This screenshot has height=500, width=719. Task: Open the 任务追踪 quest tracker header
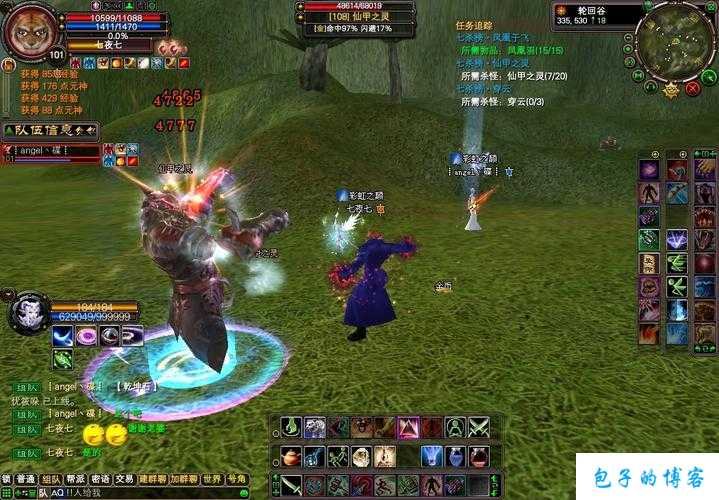pyautogui.click(x=474, y=25)
